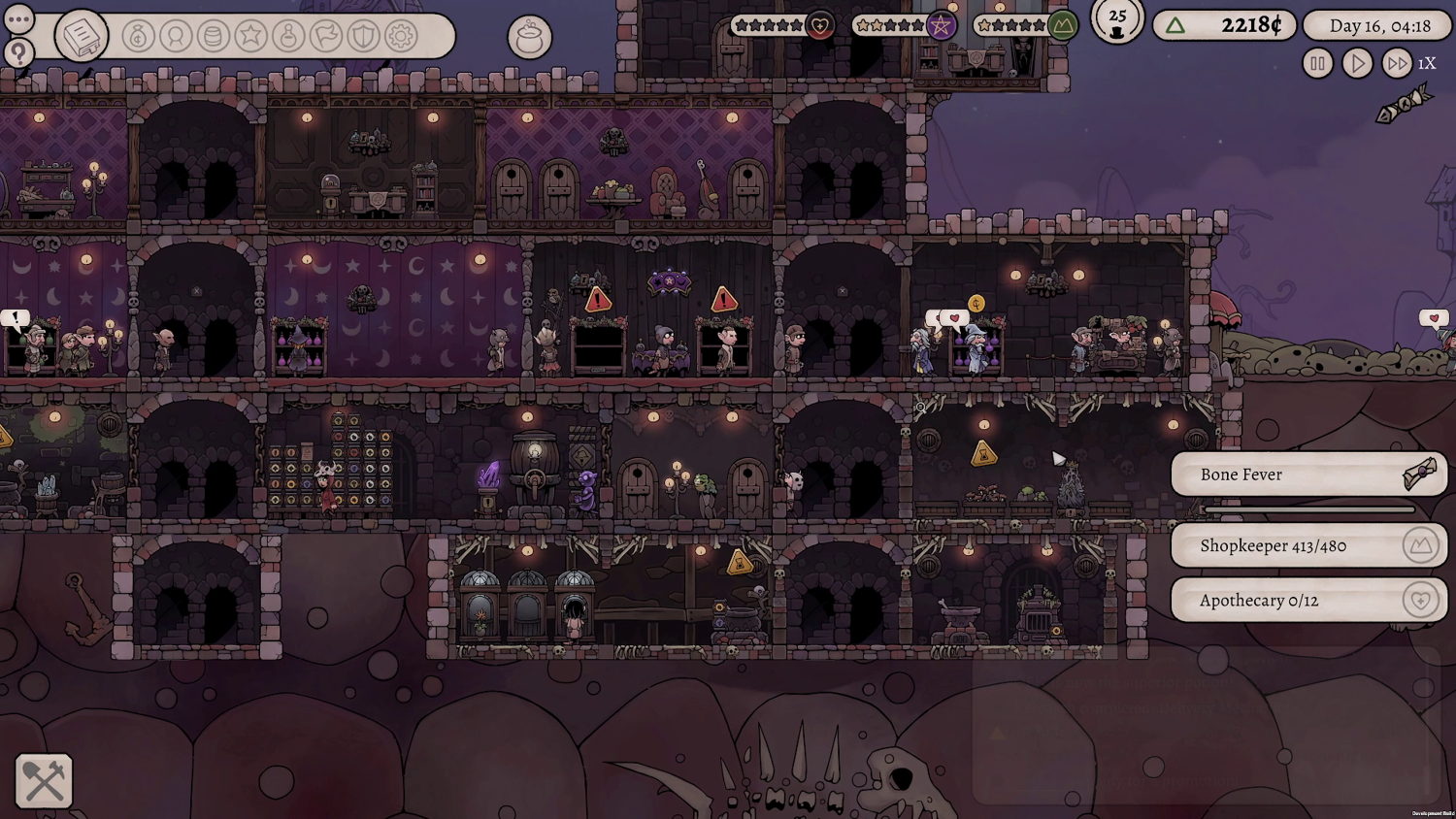Activate the fast-forward speed button
This screenshot has height=819, width=1456.
pos(1397,64)
